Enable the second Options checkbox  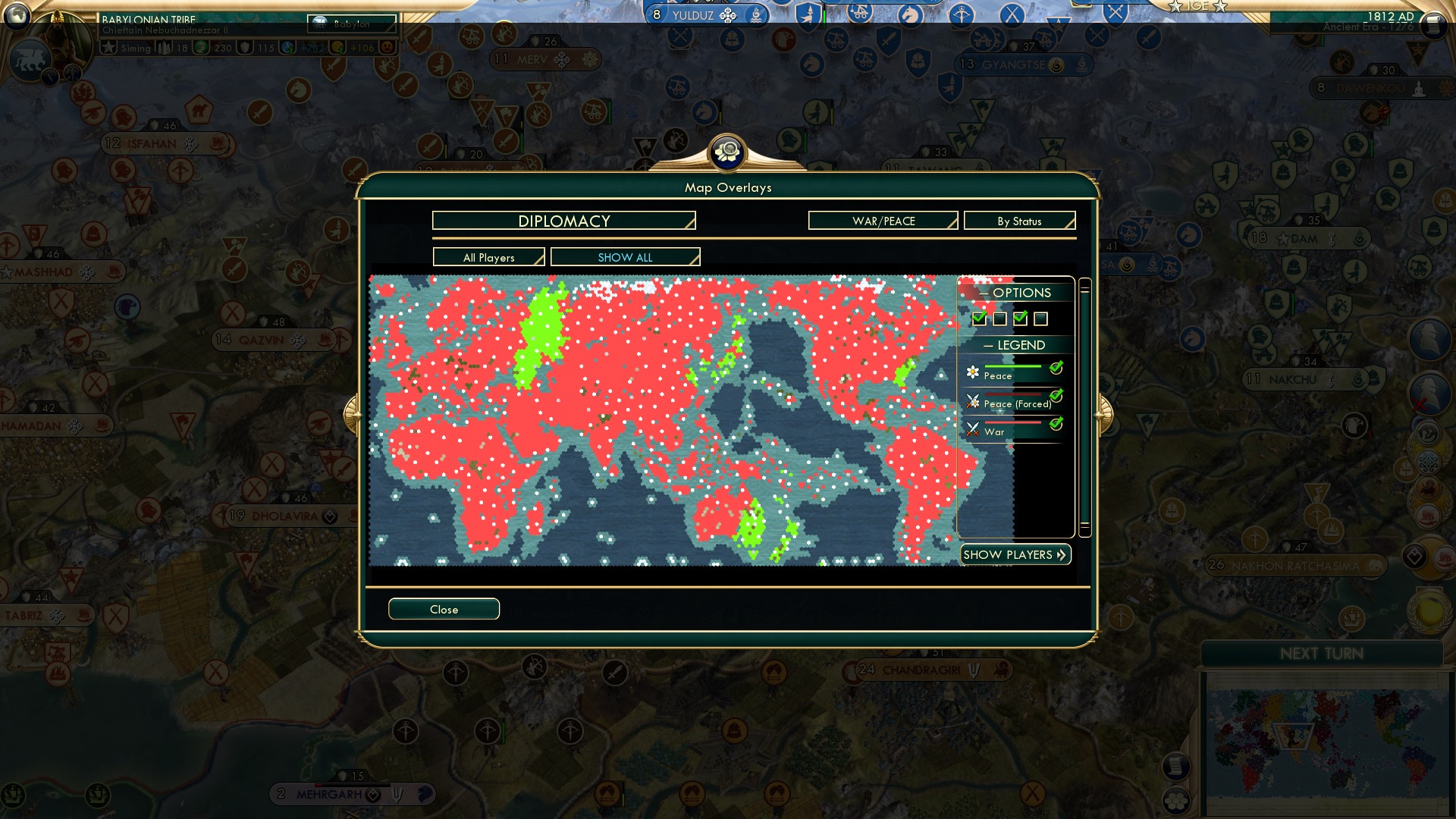coord(999,318)
